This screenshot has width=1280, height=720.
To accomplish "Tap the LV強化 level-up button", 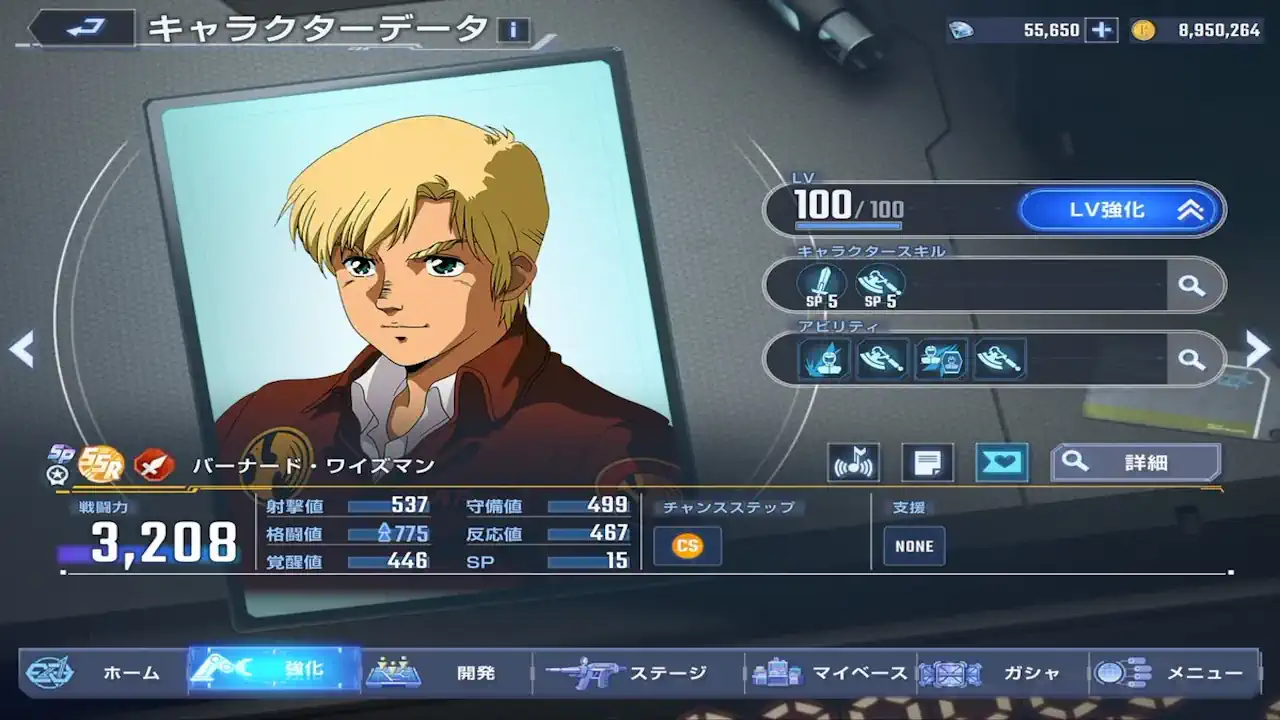I will pos(1120,210).
